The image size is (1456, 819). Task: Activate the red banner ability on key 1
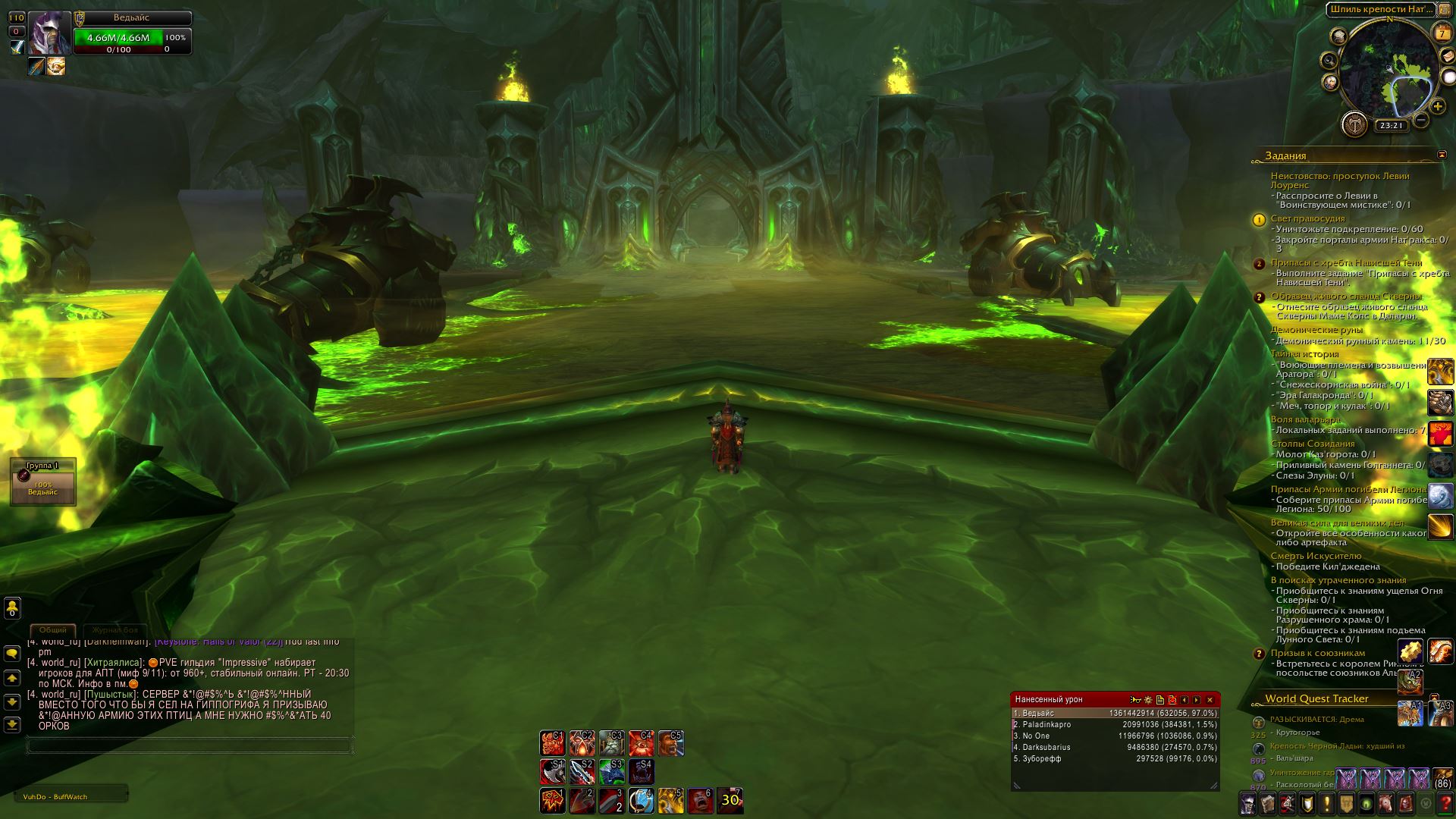pos(552,801)
